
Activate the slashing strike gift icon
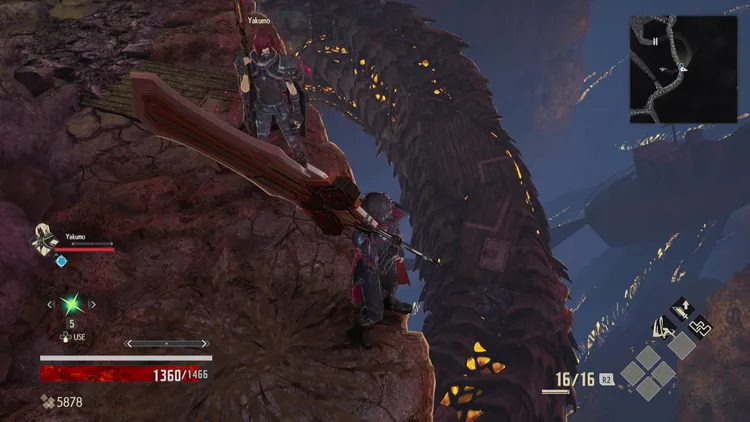(x=664, y=326)
